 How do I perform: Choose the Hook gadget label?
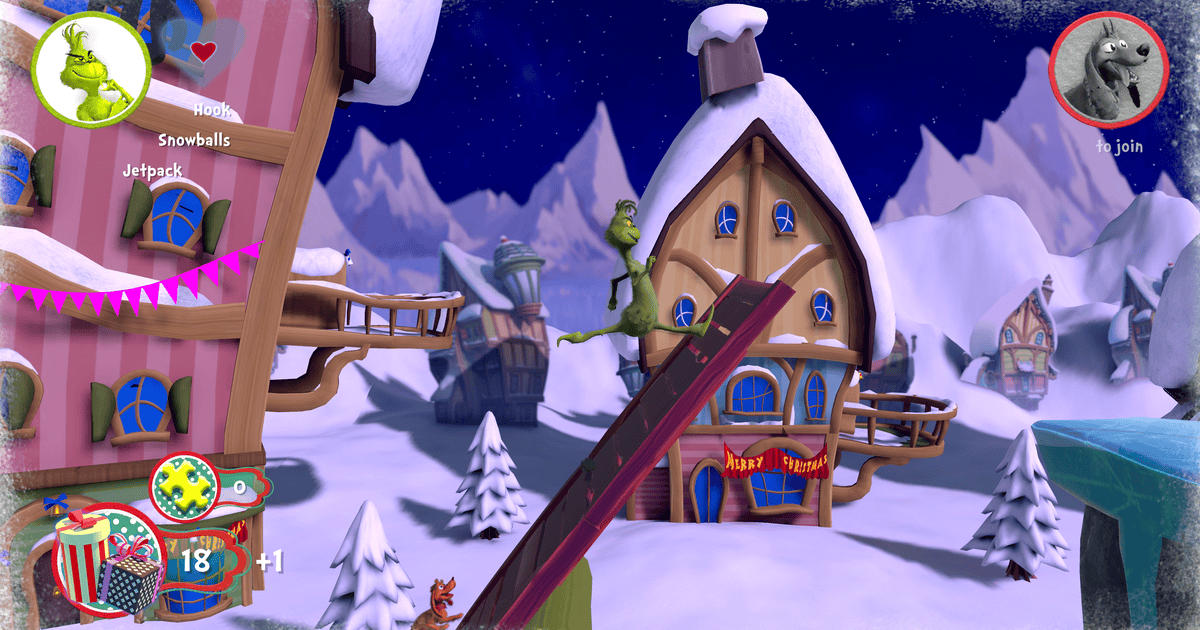coord(212,110)
